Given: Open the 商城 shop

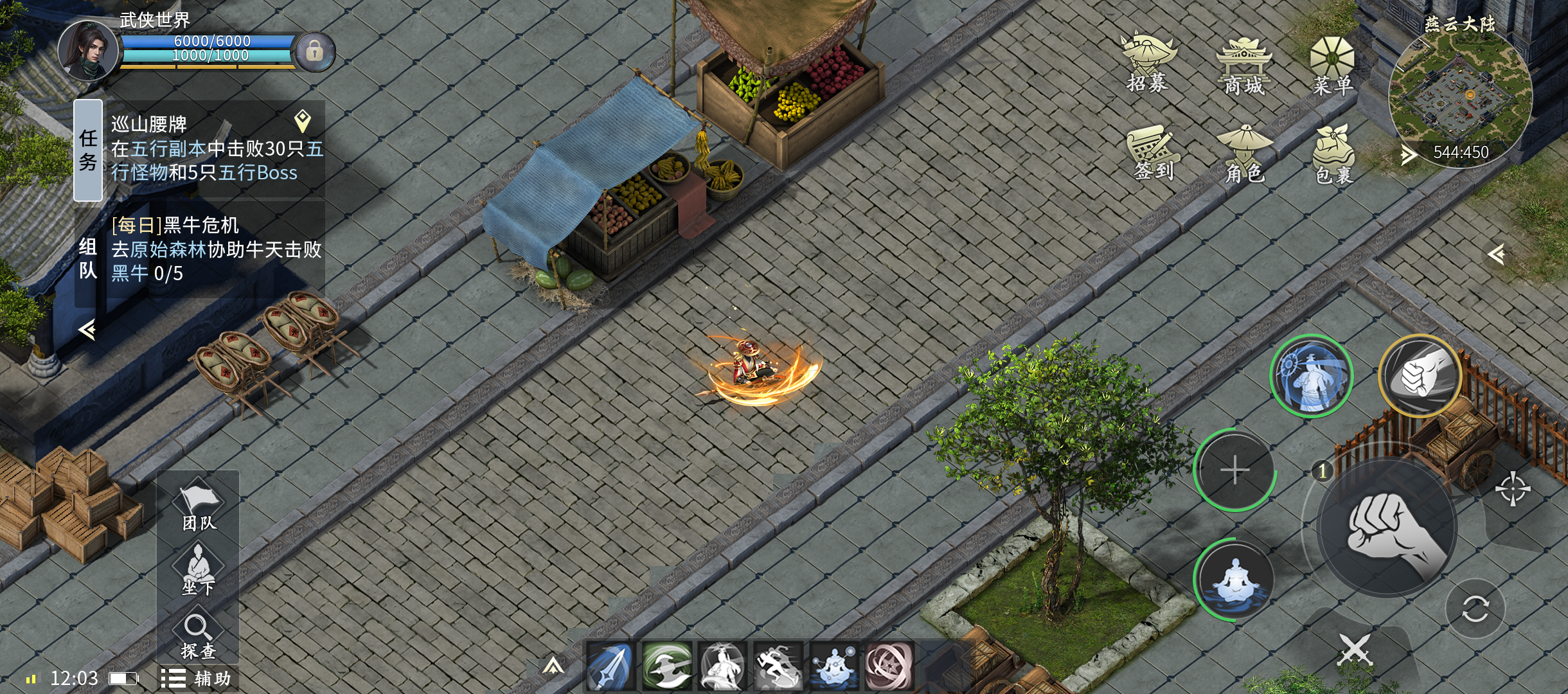Looking at the screenshot, I should click(1243, 66).
